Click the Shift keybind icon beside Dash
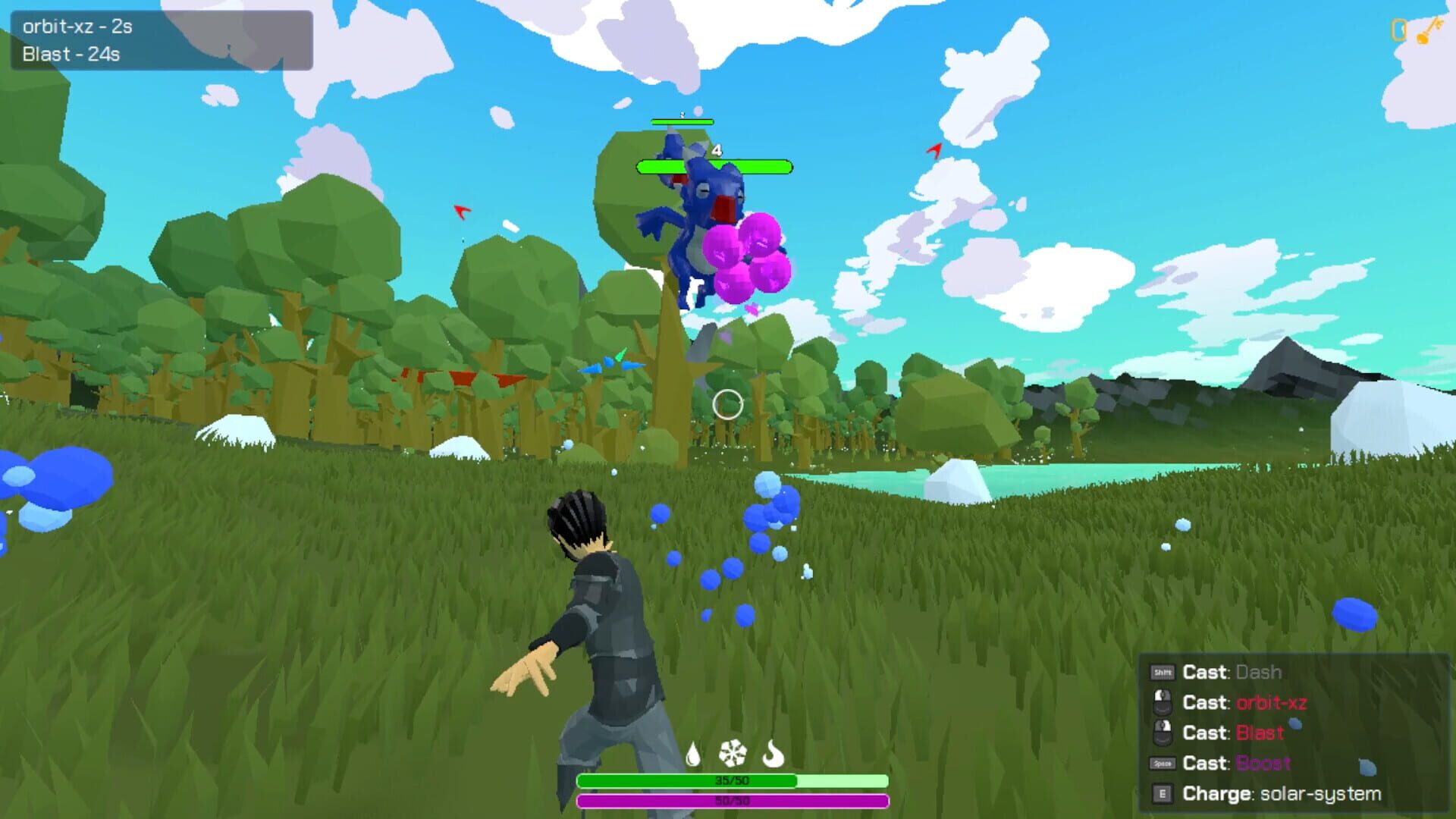This screenshot has width=1456, height=819. point(1162,673)
